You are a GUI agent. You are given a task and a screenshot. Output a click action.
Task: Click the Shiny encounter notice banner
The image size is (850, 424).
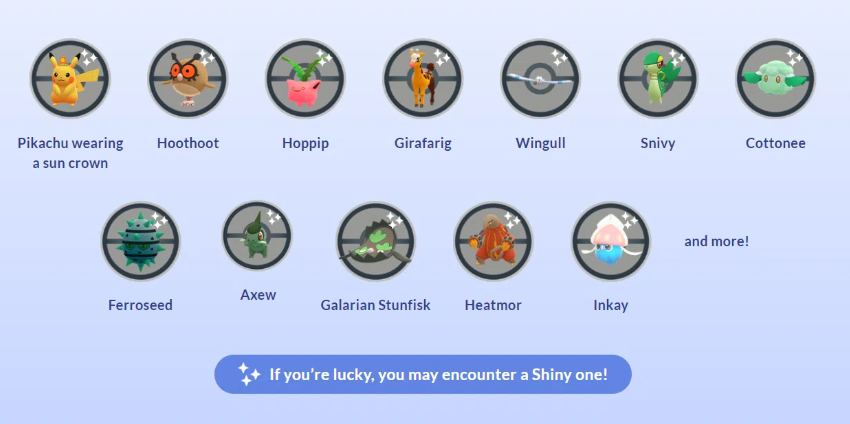[x=423, y=375]
